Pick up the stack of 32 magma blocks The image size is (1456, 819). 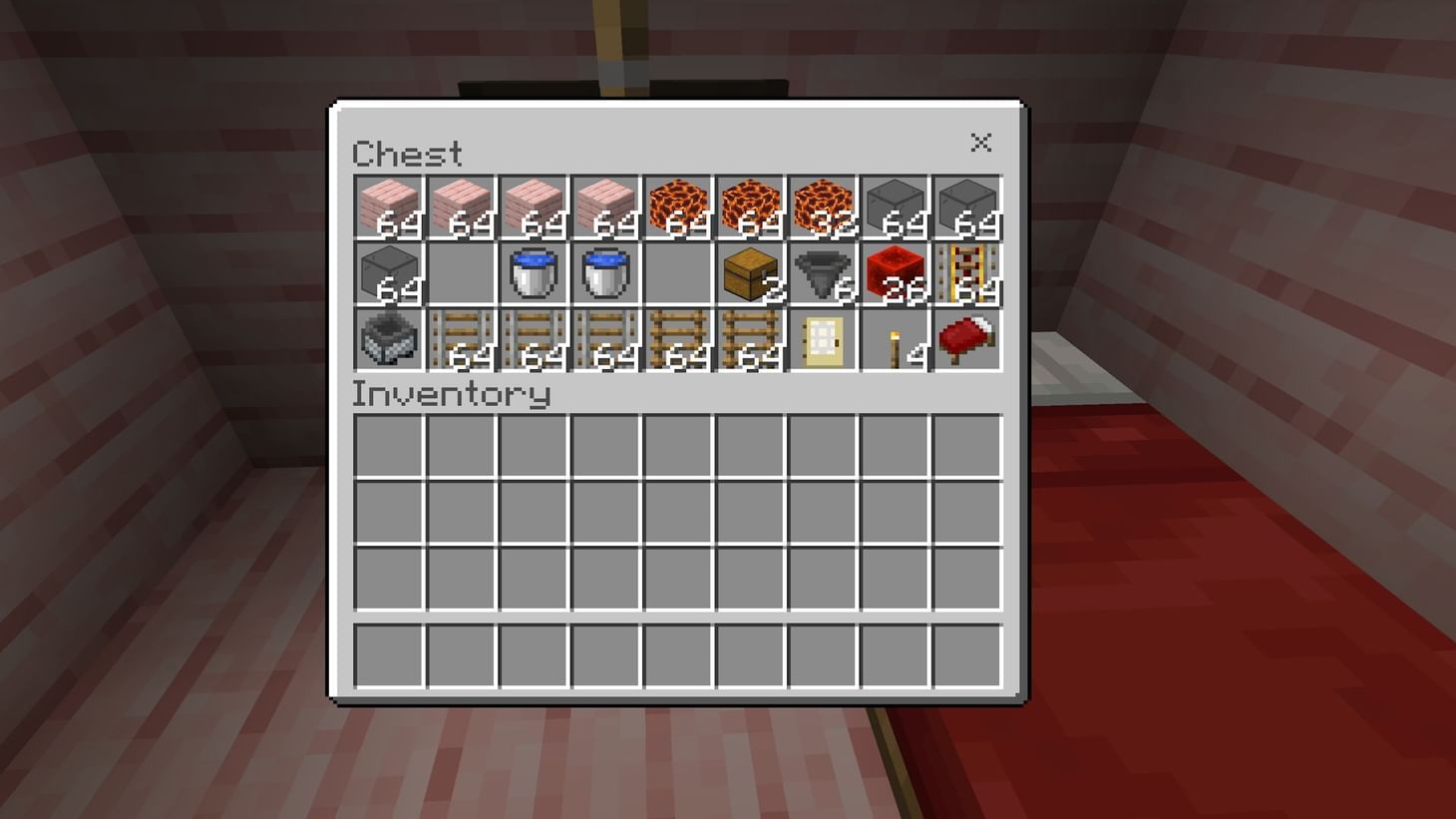[821, 206]
